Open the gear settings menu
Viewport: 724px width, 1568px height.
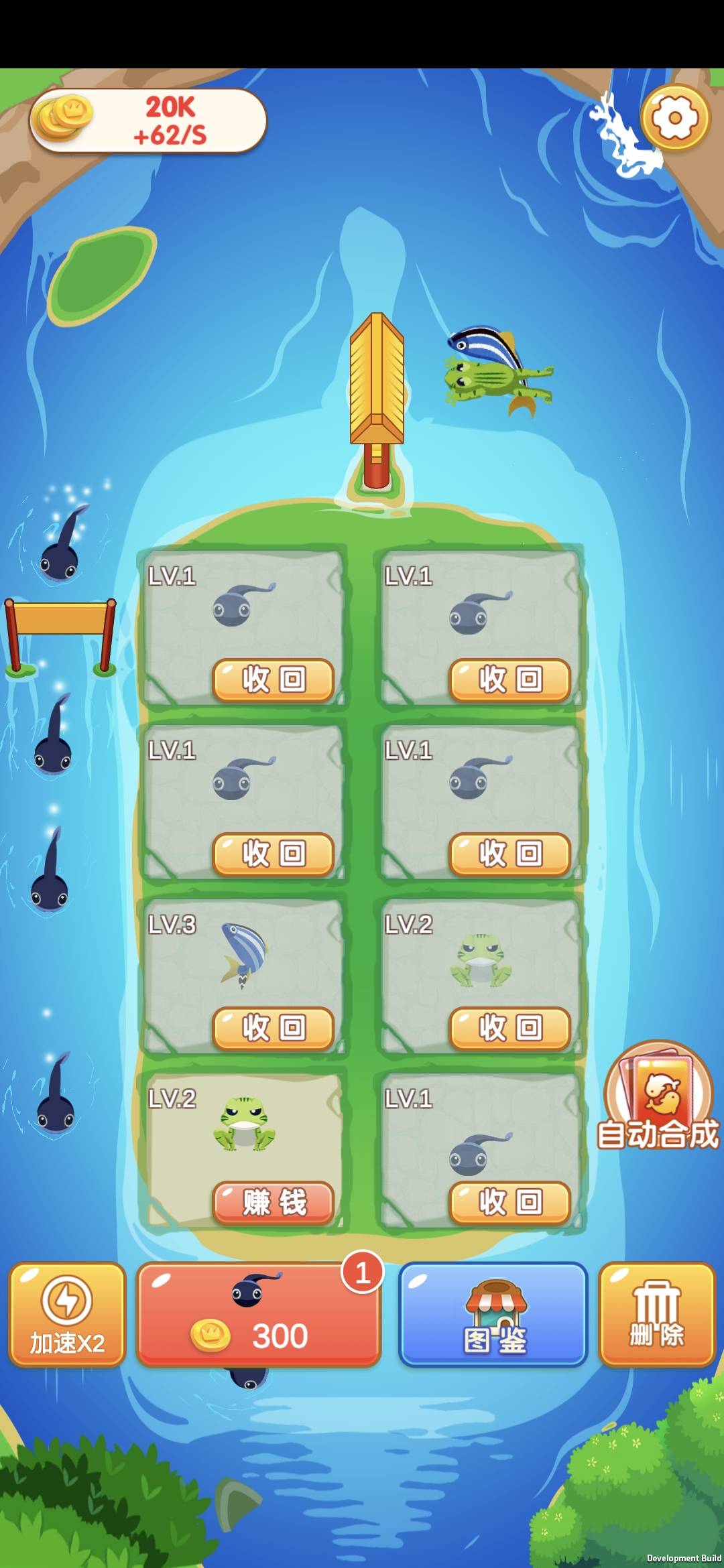click(674, 118)
